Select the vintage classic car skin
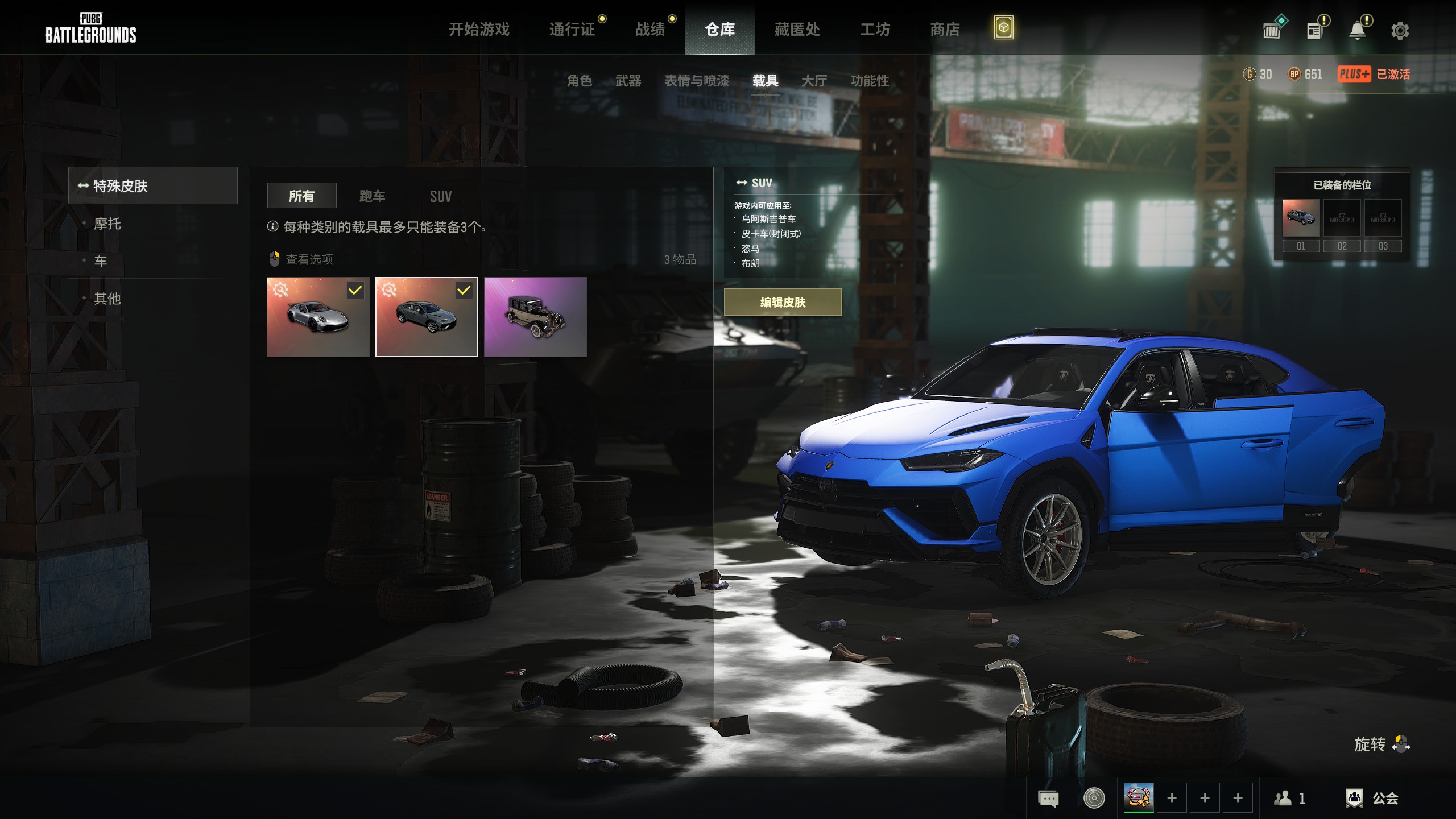The width and height of the screenshot is (1456, 819). pos(535,317)
